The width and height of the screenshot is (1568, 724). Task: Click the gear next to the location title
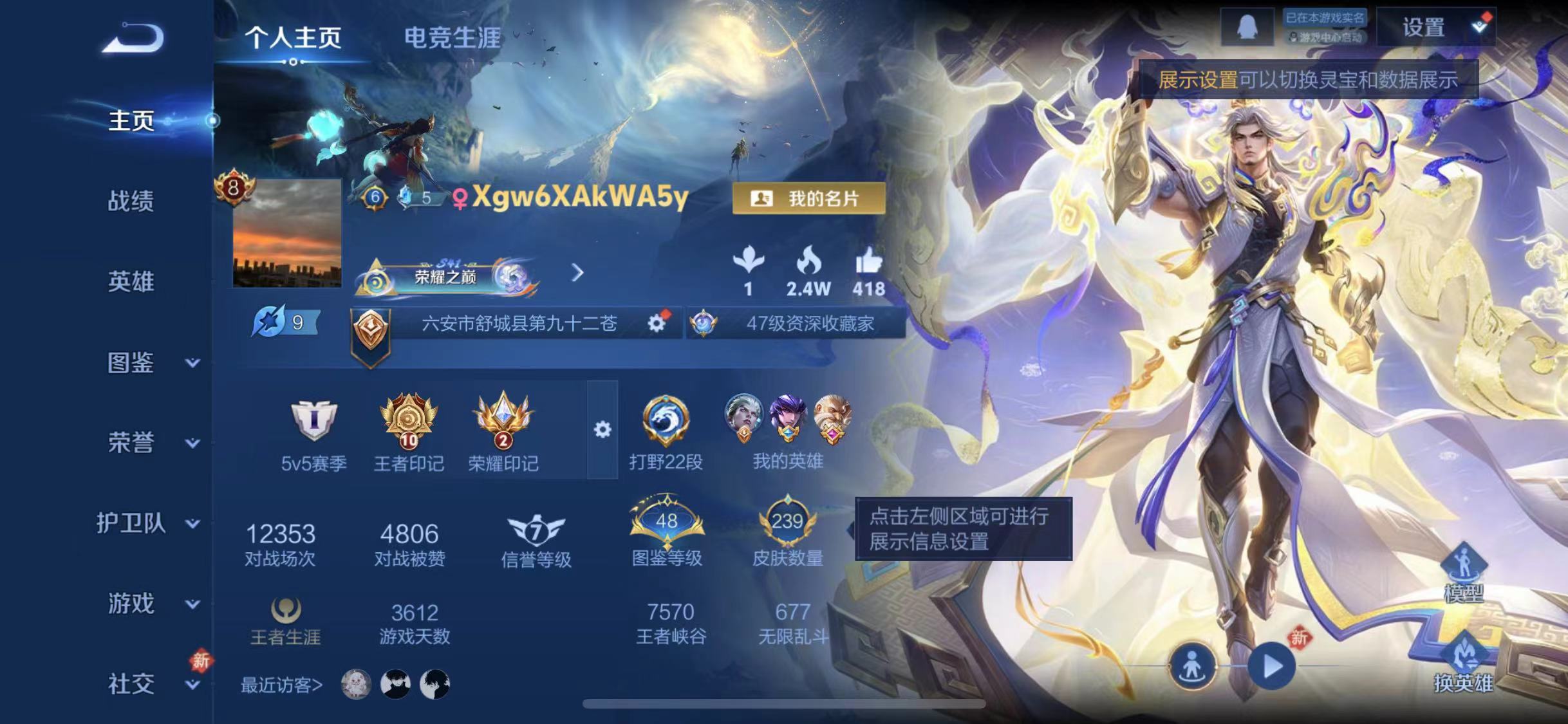(657, 324)
